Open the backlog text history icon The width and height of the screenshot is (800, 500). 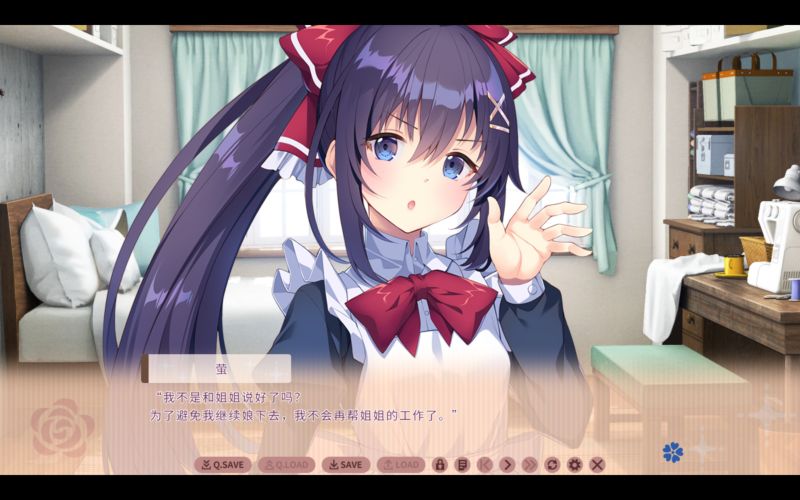point(461,464)
